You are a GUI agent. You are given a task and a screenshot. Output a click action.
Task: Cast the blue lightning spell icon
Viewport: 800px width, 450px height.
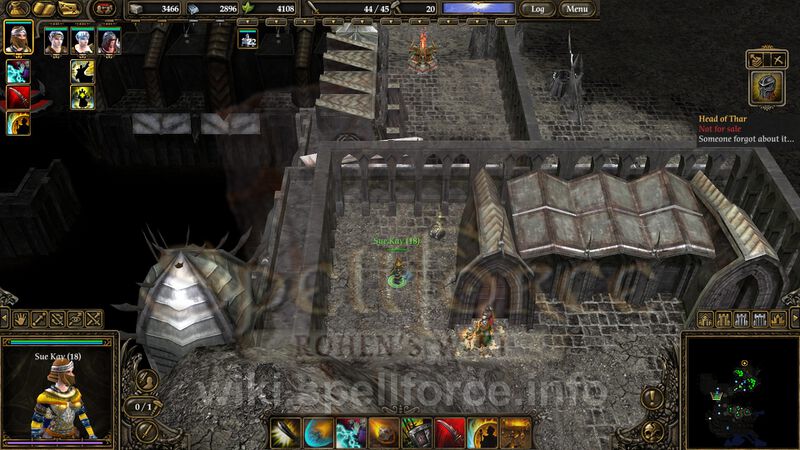tap(19, 72)
